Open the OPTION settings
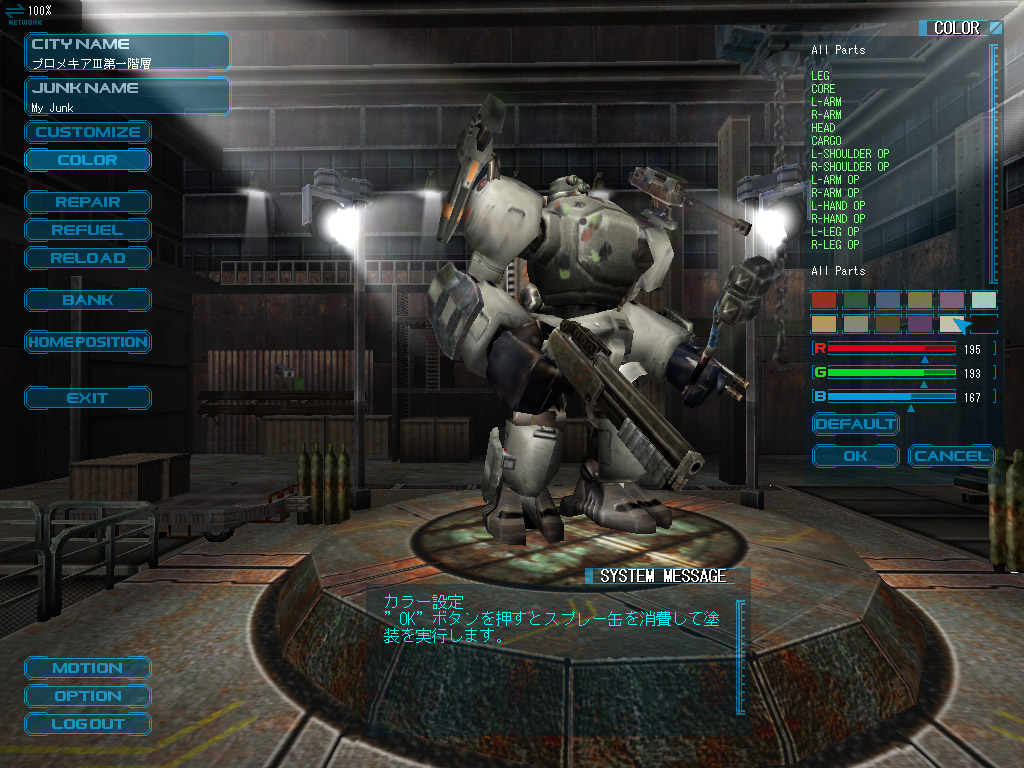The height and width of the screenshot is (768, 1024). pyautogui.click(x=88, y=696)
